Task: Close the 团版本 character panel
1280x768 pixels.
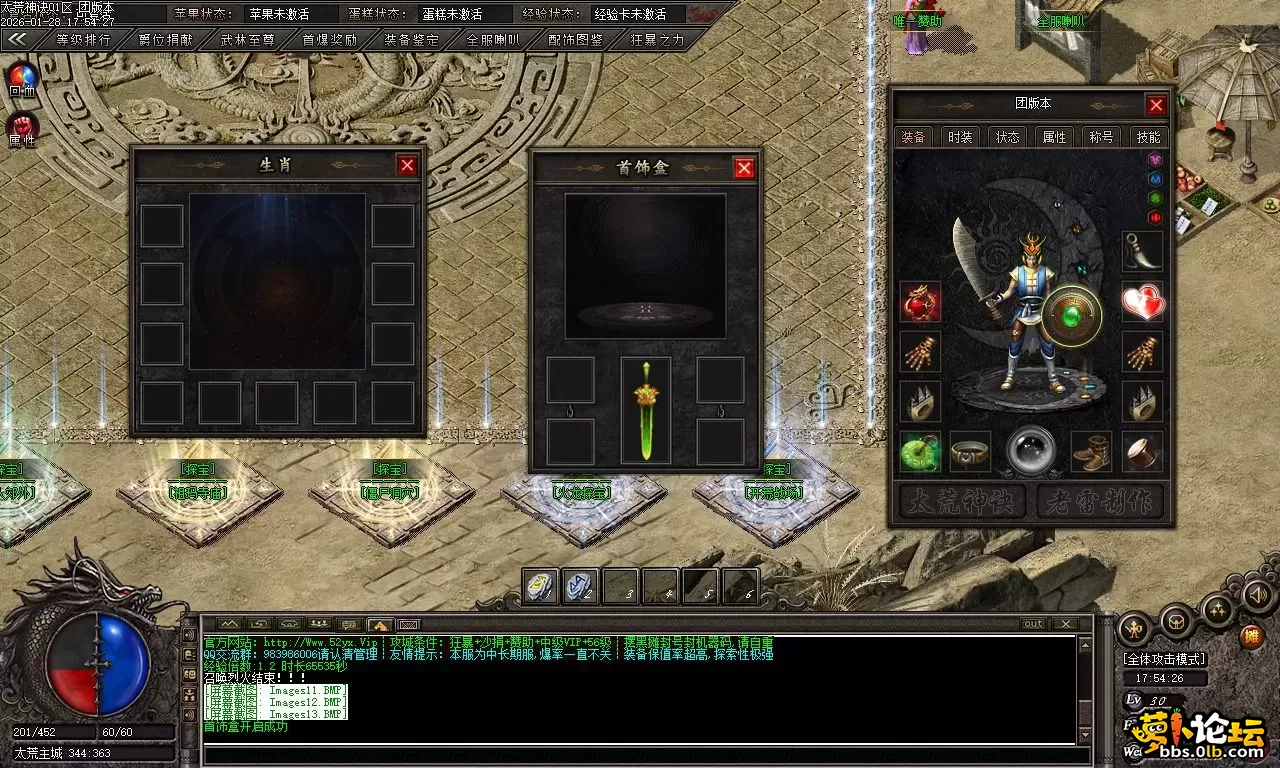Action: pos(1156,105)
